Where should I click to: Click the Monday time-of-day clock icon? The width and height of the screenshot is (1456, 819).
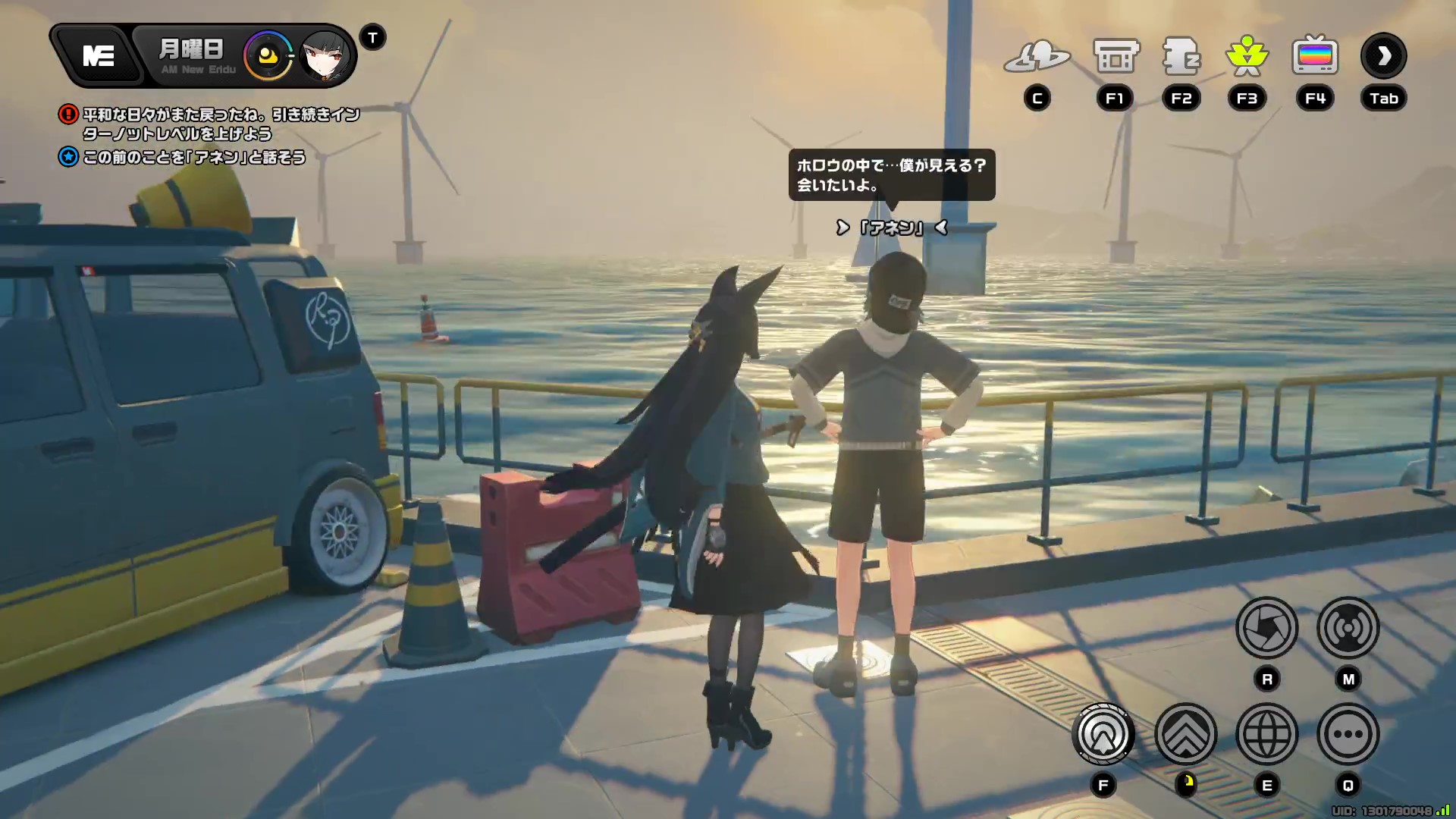click(x=268, y=56)
